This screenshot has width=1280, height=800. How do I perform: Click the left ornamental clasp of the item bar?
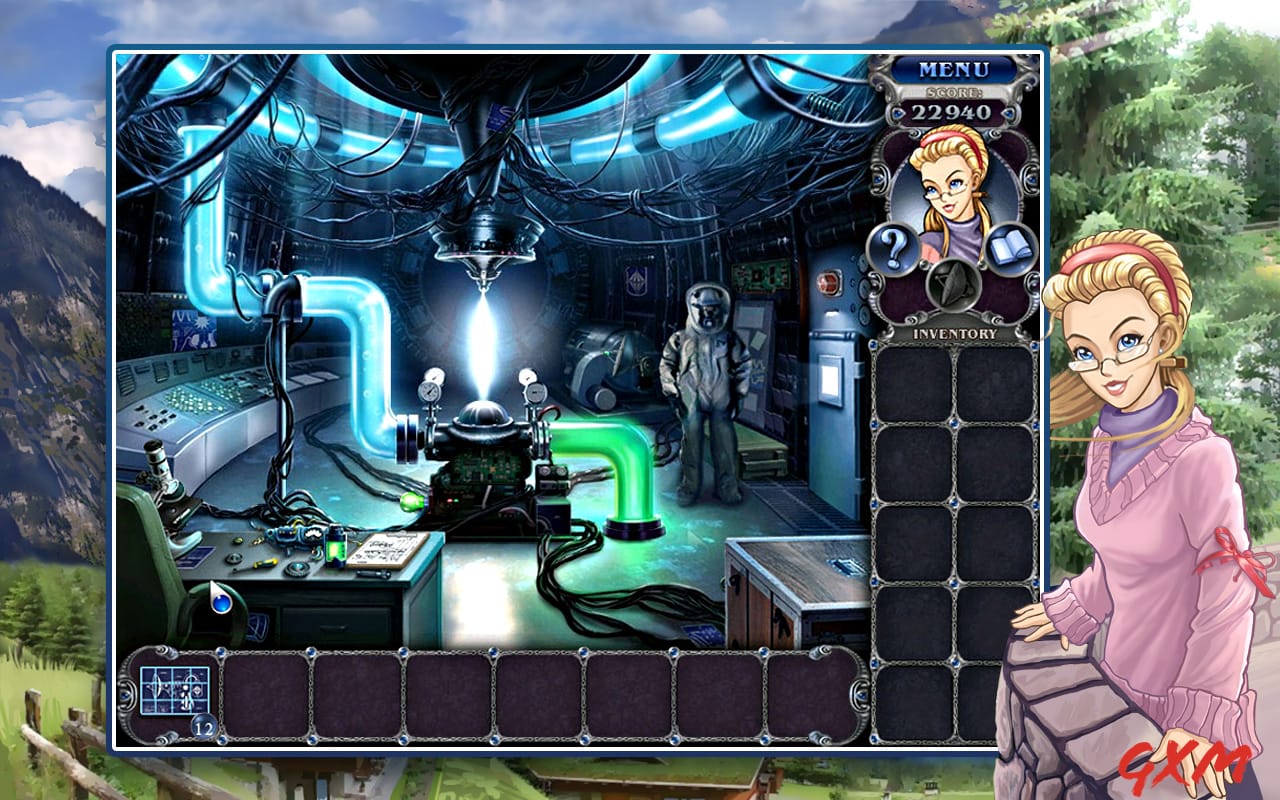(x=128, y=692)
